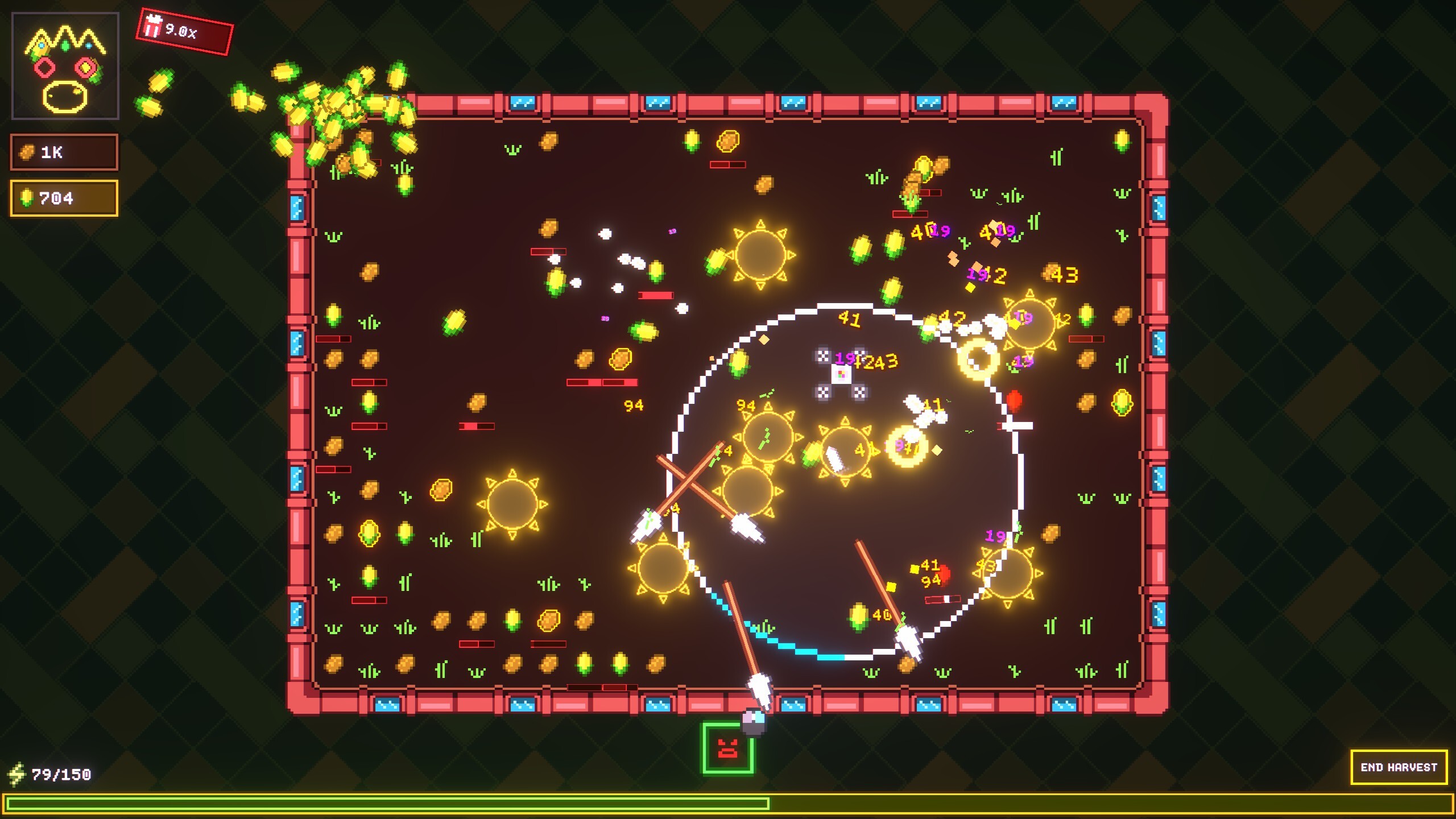This screenshot has height=819, width=1456.
Task: Expand the 1K potato counter panel
Action: click(64, 152)
